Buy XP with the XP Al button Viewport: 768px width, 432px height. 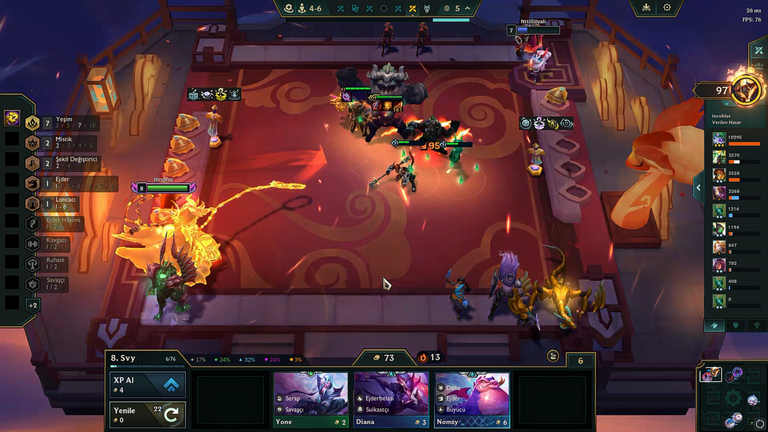coord(146,386)
